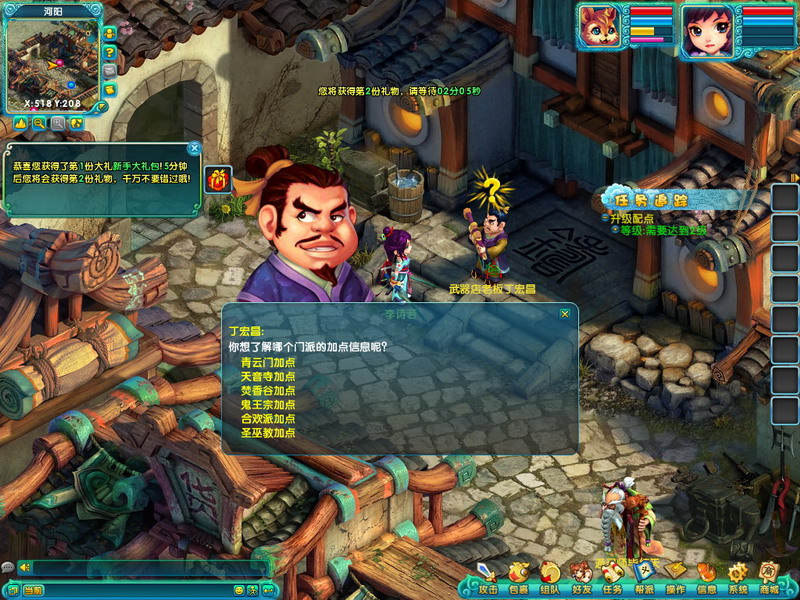Viewport: 800px width, 600px height.
Task: Close the 丁宏昌 dialogue window
Action: click(x=565, y=313)
